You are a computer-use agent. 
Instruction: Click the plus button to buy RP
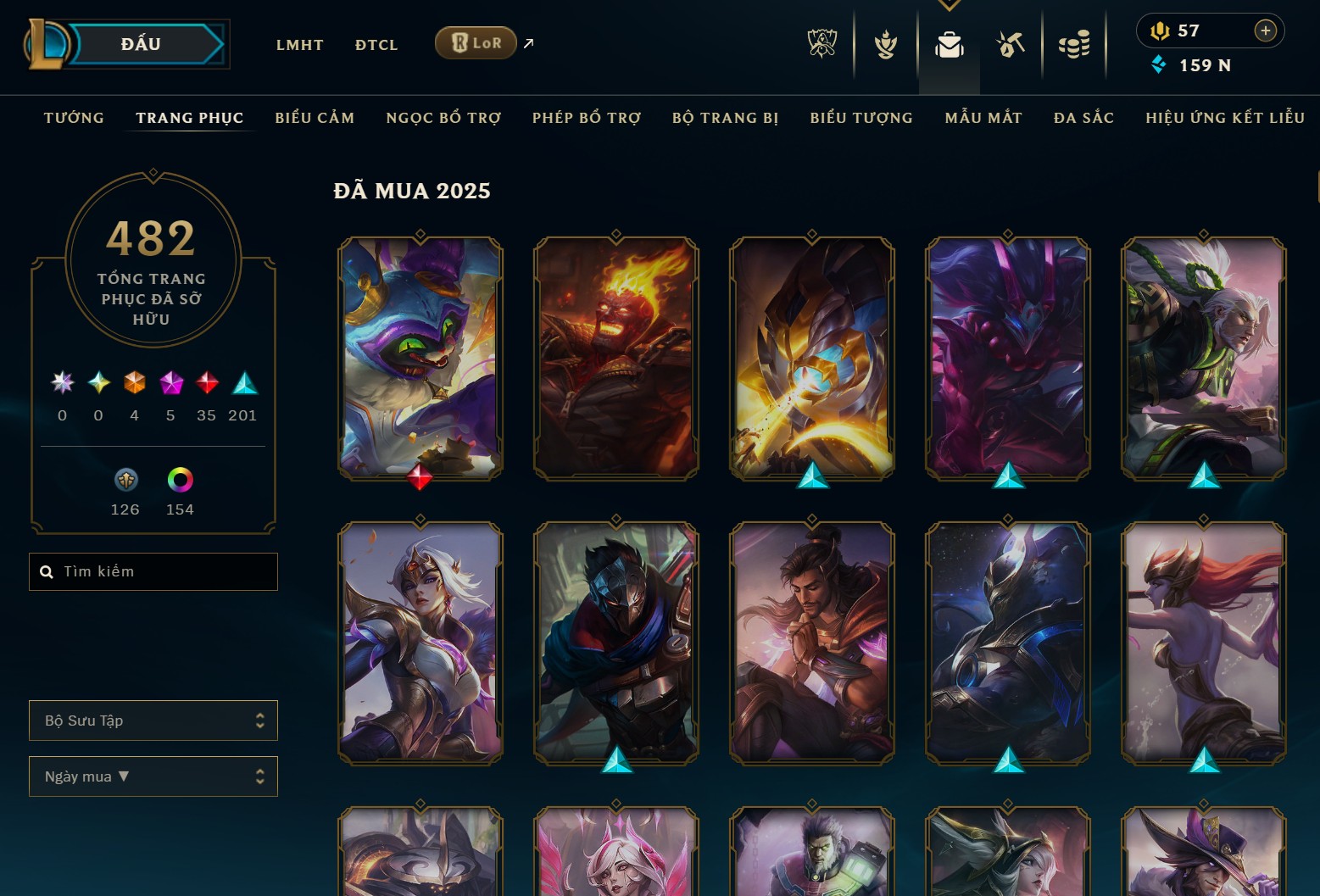(1266, 31)
